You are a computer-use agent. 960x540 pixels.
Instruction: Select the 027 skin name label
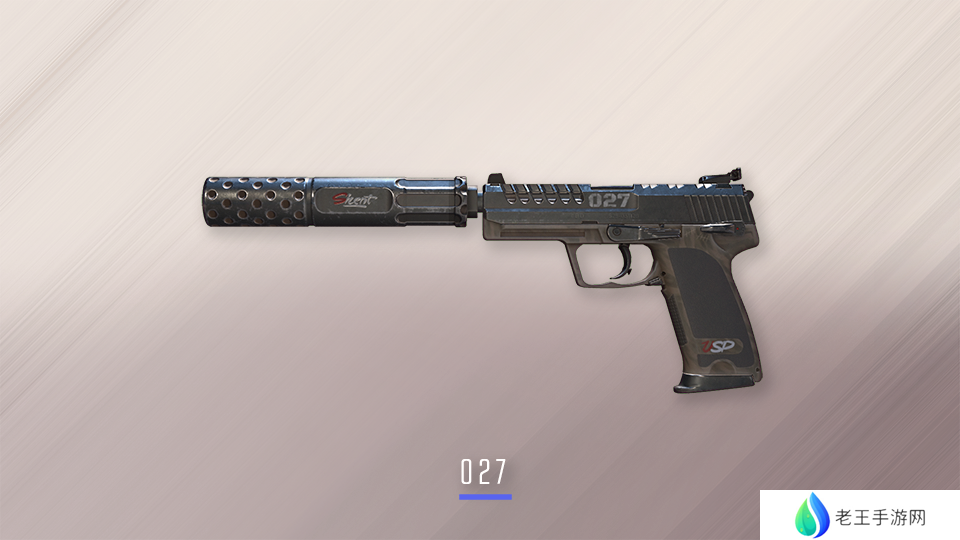484,471
